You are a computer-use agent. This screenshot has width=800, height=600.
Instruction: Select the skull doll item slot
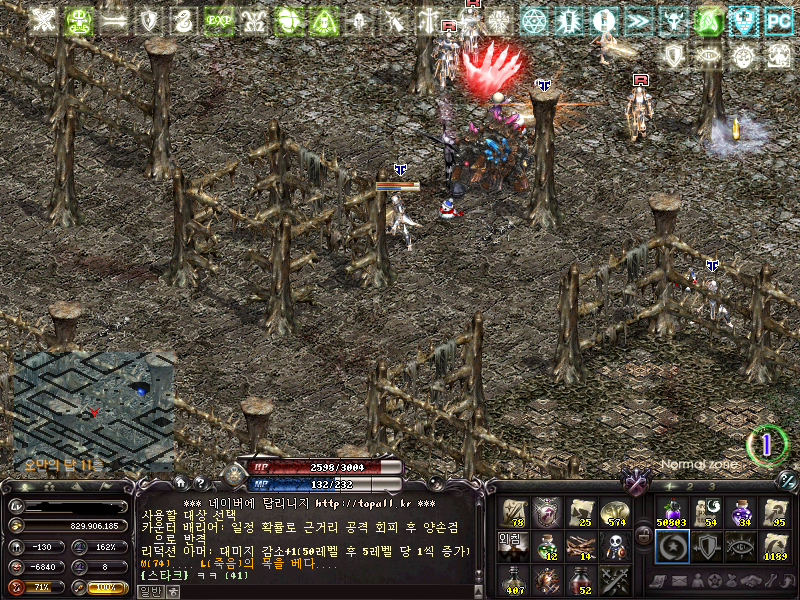(x=614, y=546)
